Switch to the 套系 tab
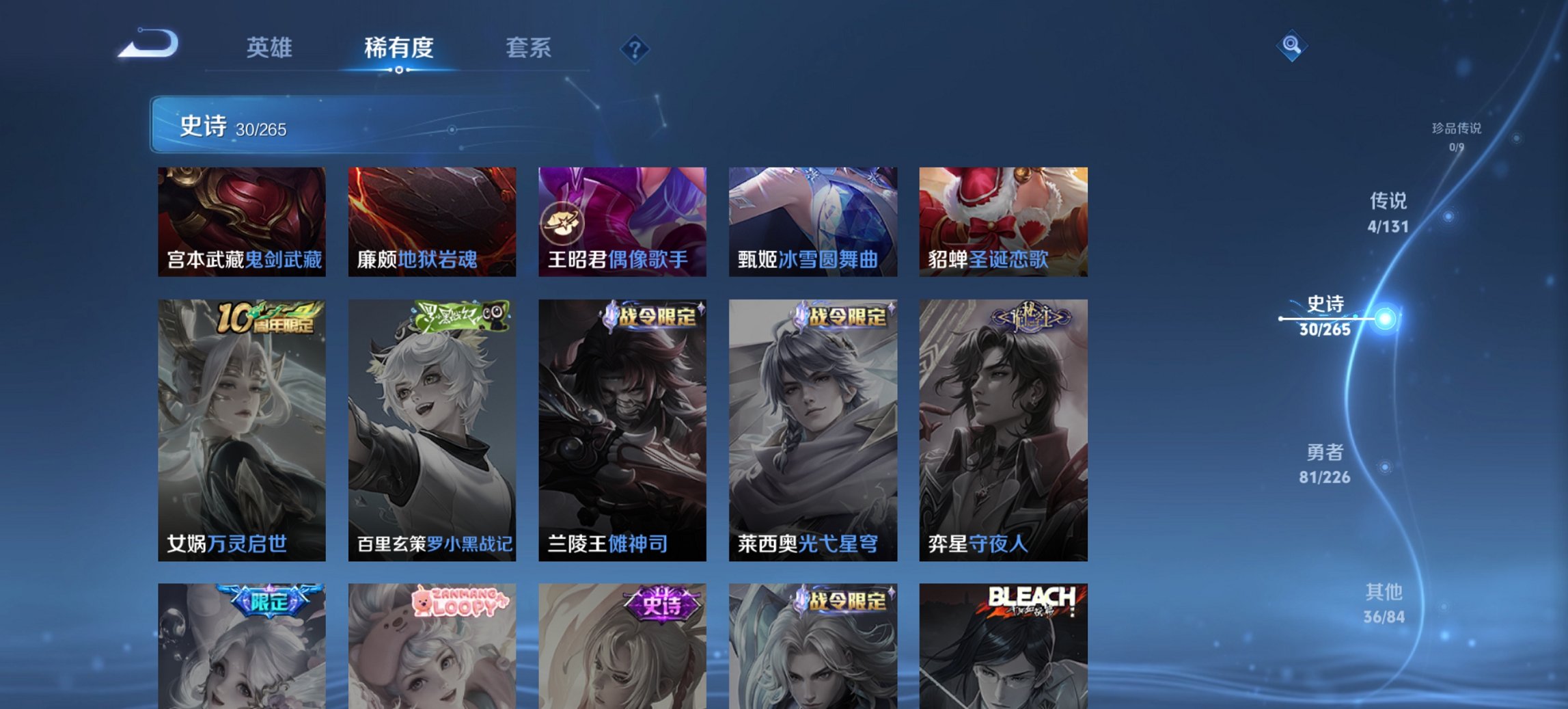Viewport: 1568px width, 709px height. coord(529,48)
